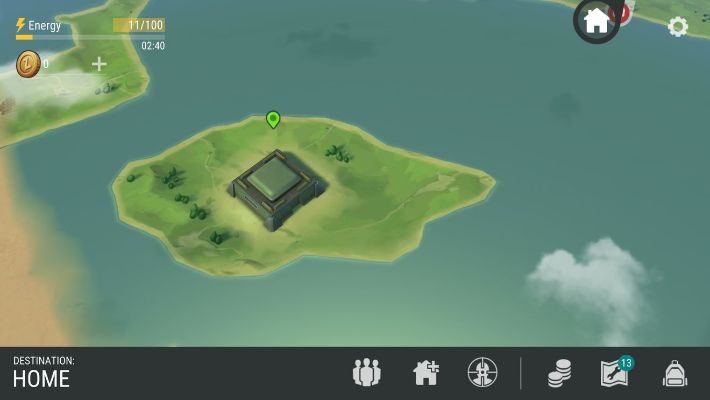The image size is (710, 400).
Task: Open the house-with-plus base building menu
Action: pyautogui.click(x=426, y=373)
